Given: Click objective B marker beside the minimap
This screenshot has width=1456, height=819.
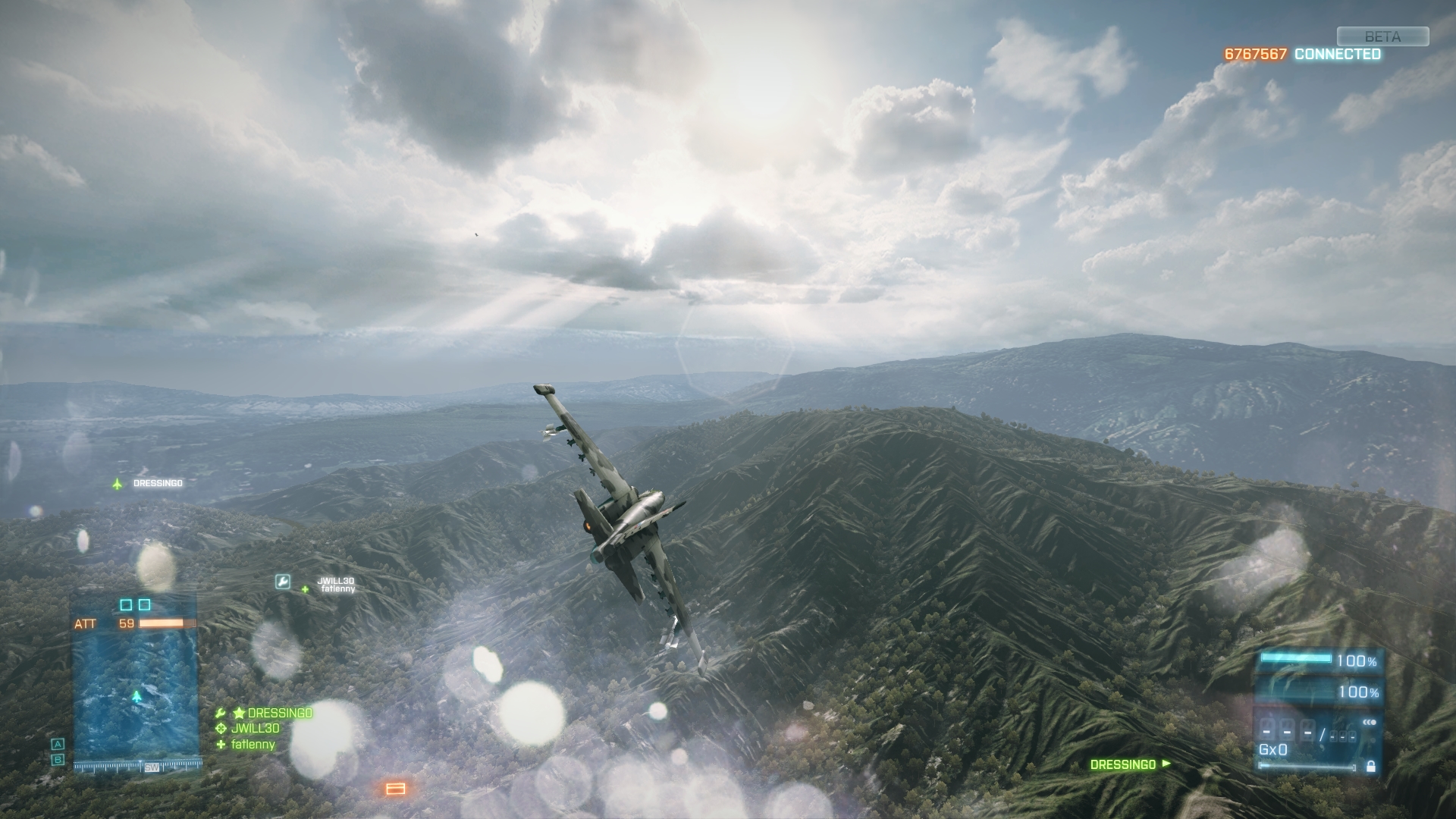Looking at the screenshot, I should (x=58, y=759).
